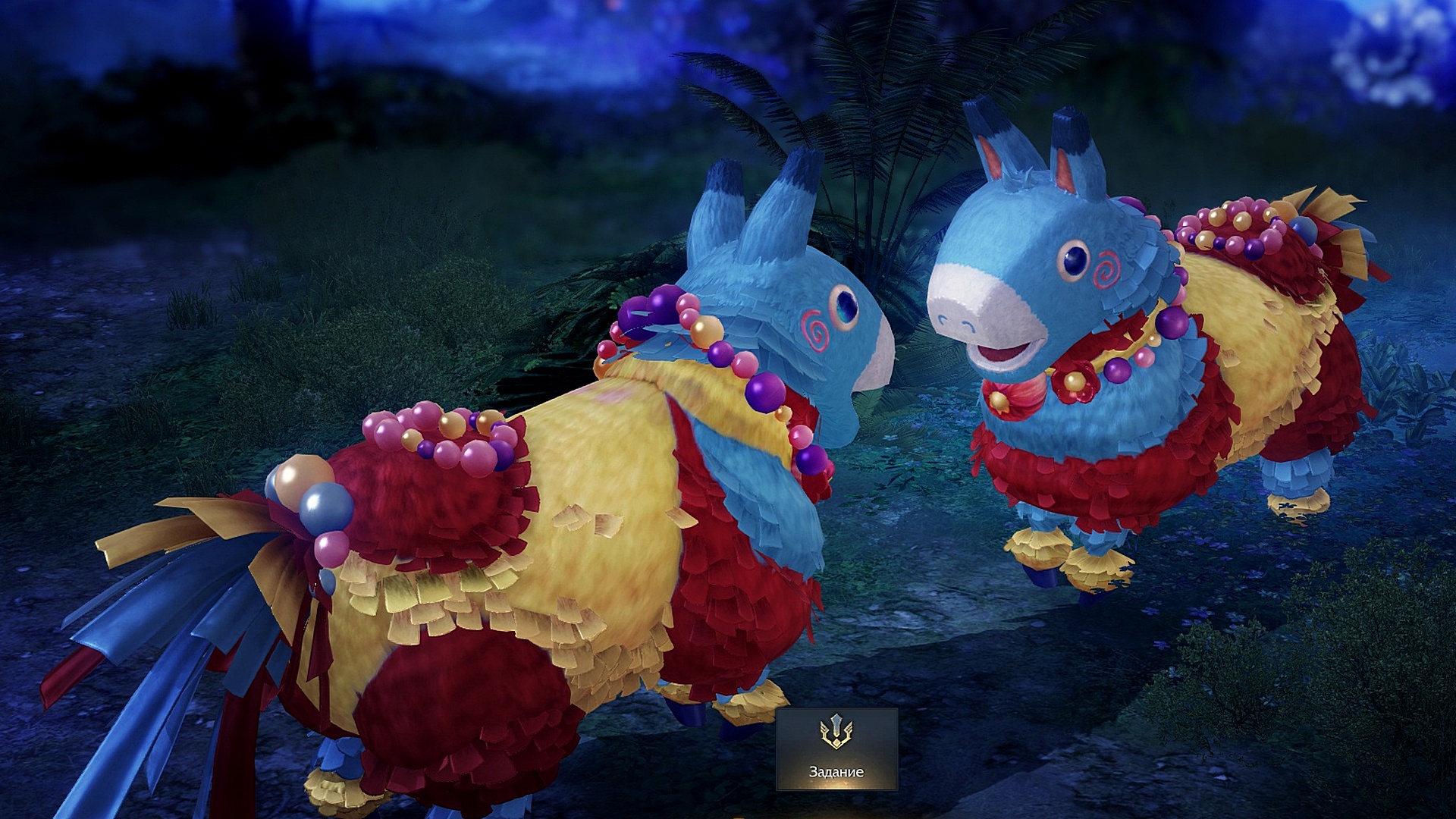Screen dimensions: 1456x819
Task: Open the Задание quest button
Action: coord(836,748)
